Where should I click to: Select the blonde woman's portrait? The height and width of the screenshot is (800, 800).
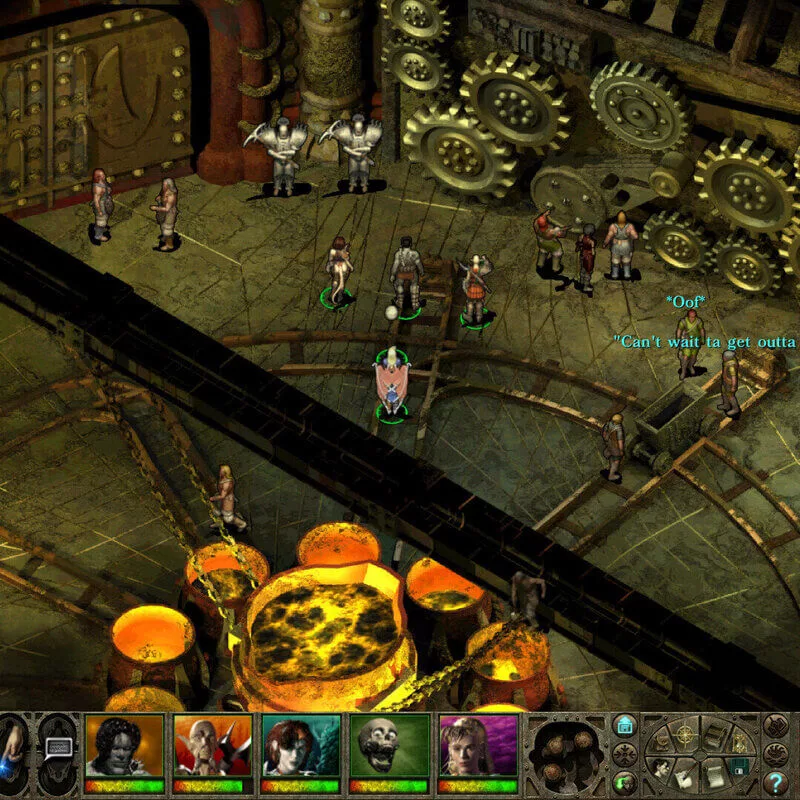click(477, 746)
